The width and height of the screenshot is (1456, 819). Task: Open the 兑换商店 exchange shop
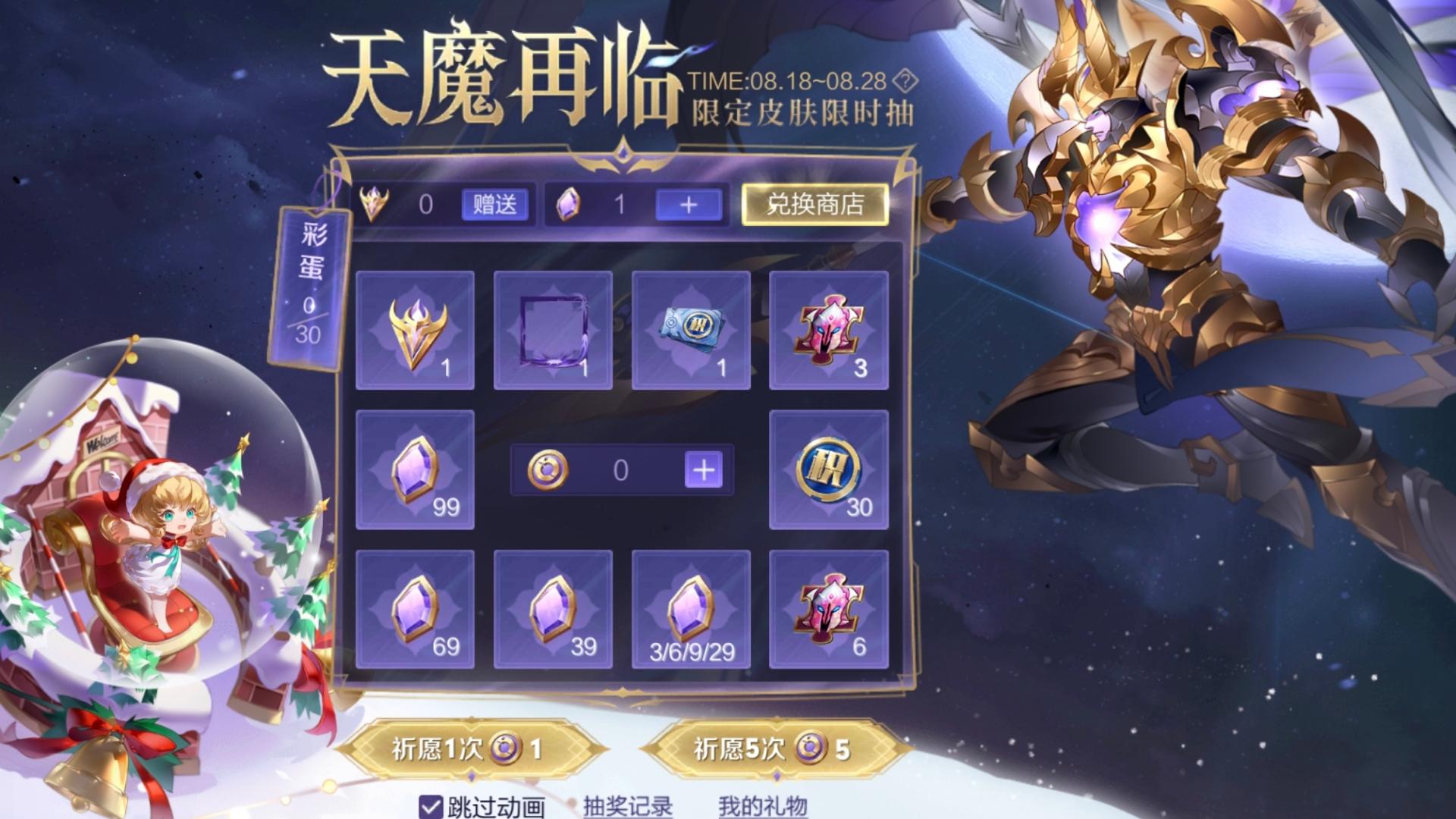coord(814,206)
